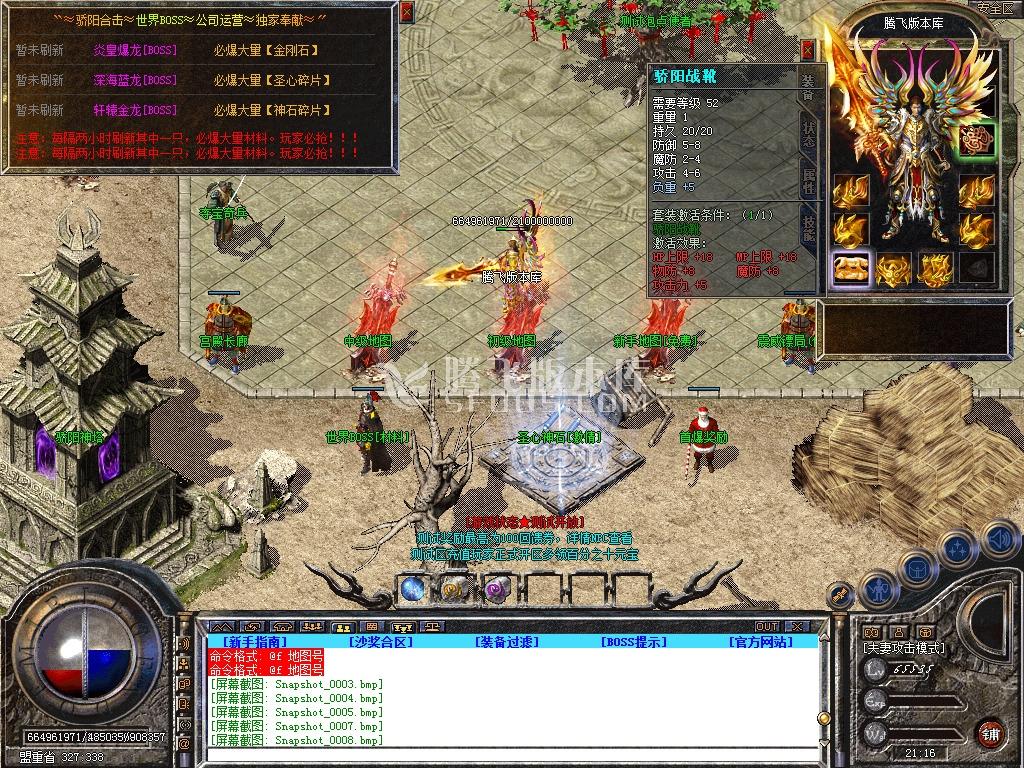Select the highlighted golden boots slot
The width and height of the screenshot is (1024, 768).
(x=852, y=268)
